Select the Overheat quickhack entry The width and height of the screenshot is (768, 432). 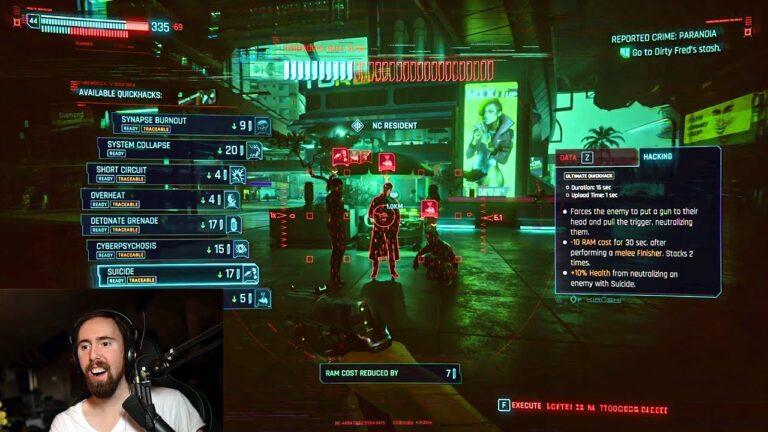pyautogui.click(x=160, y=199)
